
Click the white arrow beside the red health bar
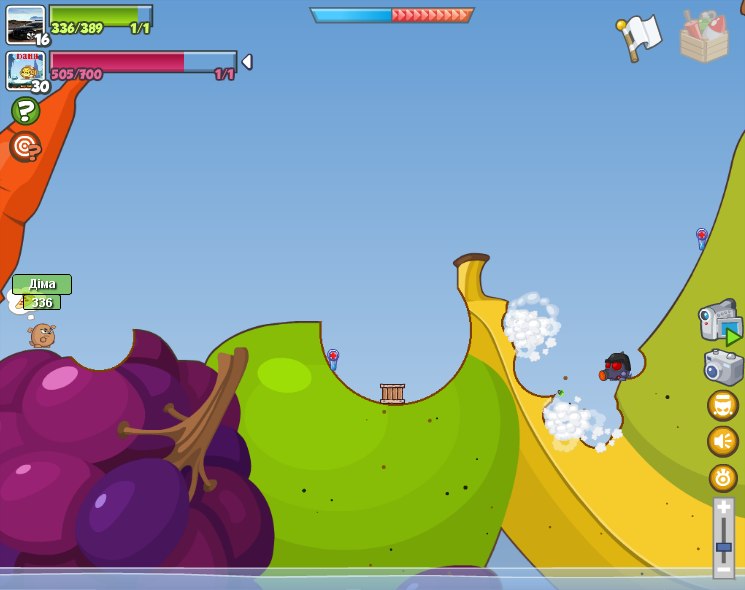pos(247,62)
